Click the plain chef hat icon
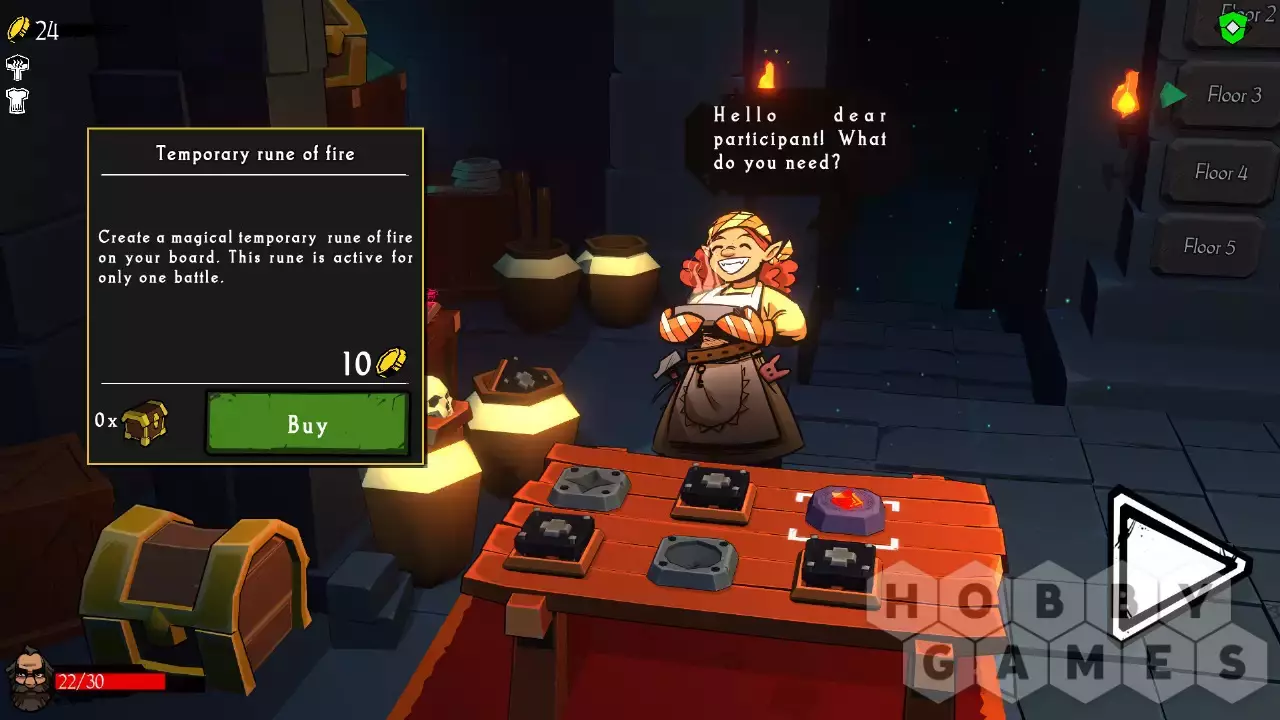1280x720 pixels. [17, 100]
